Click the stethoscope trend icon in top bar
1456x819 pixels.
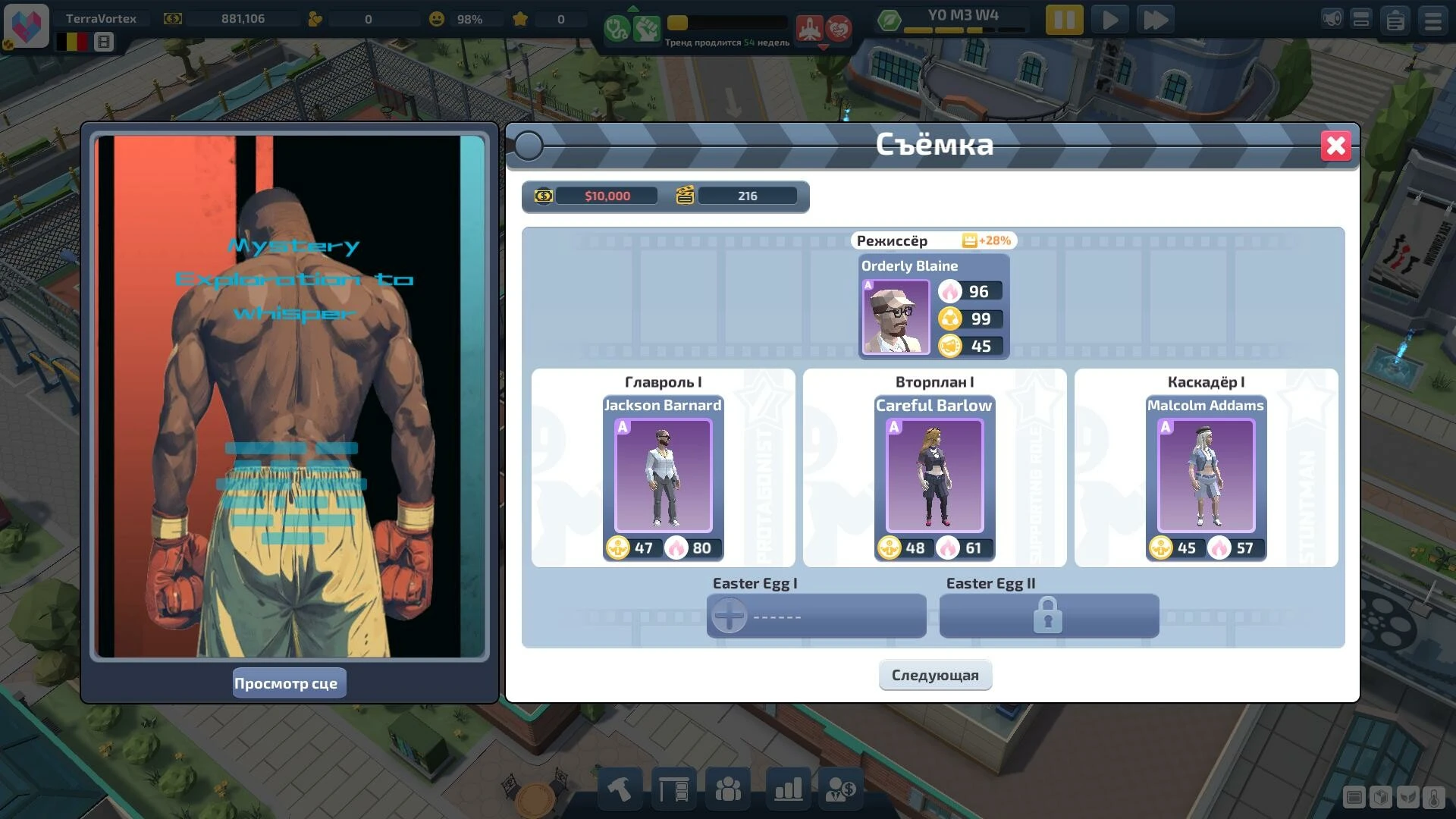point(616,29)
